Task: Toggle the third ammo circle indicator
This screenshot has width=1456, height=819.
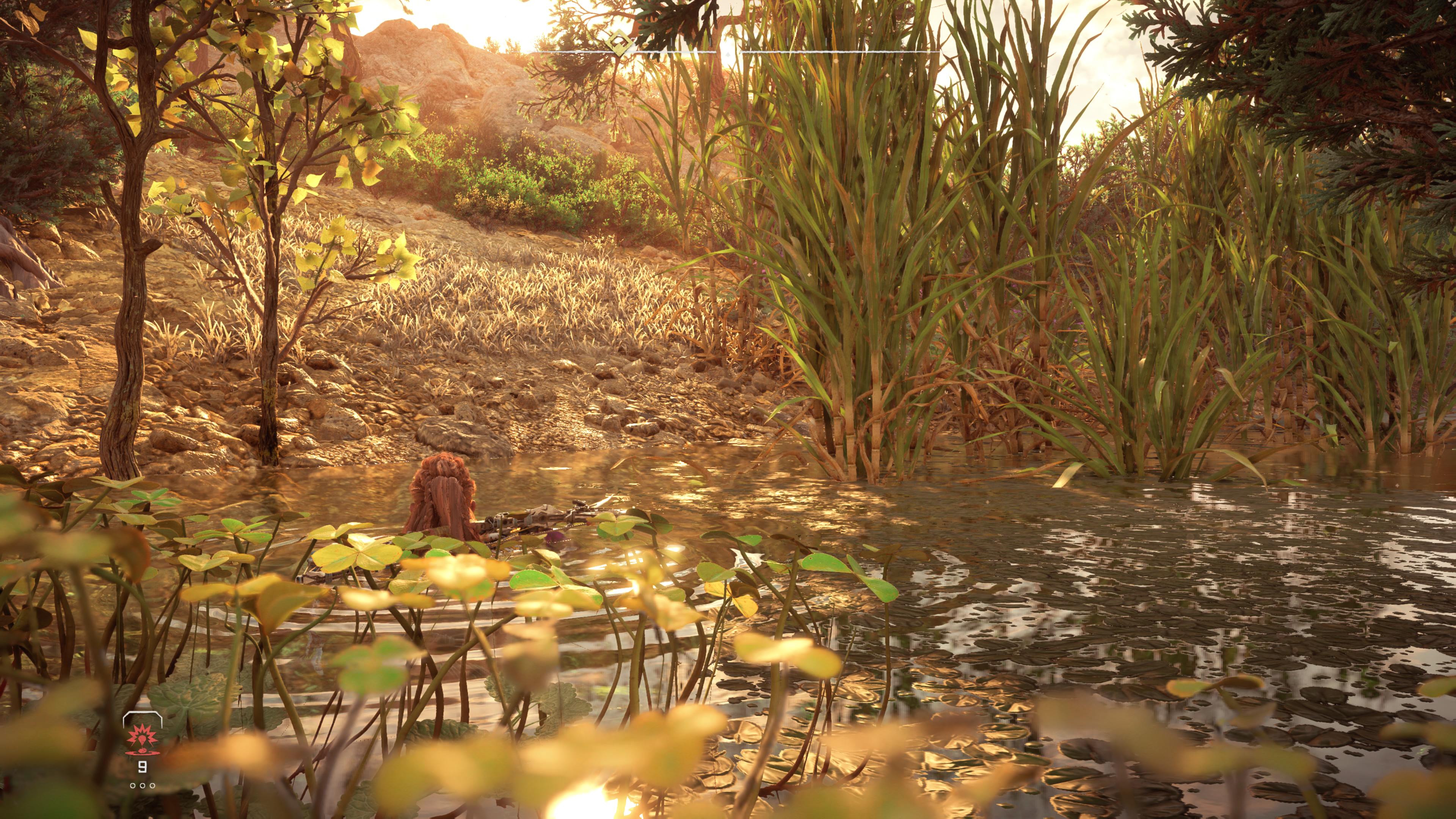Action: point(152,786)
